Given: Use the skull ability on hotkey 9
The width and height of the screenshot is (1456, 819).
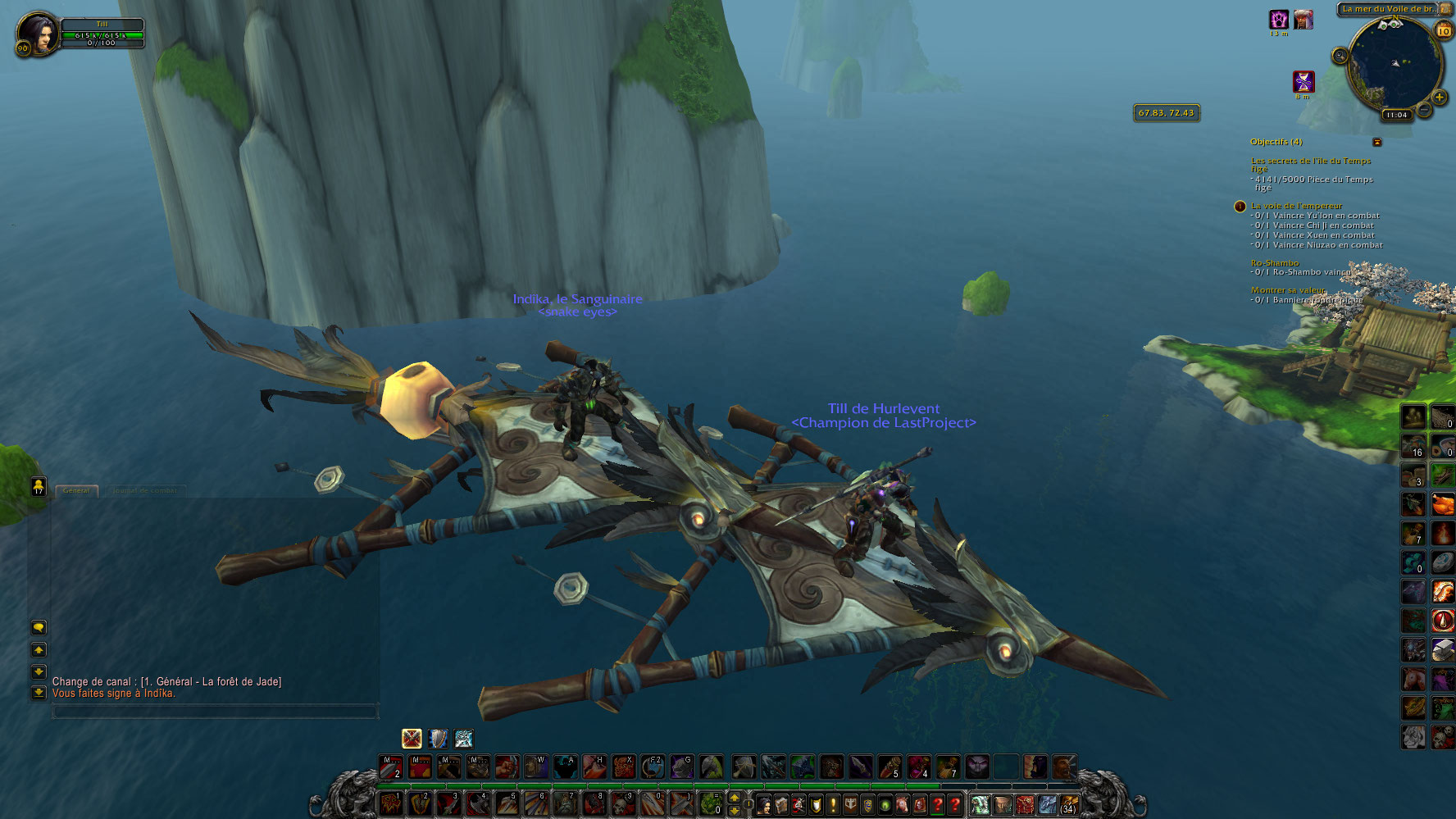Looking at the screenshot, I should (621, 803).
